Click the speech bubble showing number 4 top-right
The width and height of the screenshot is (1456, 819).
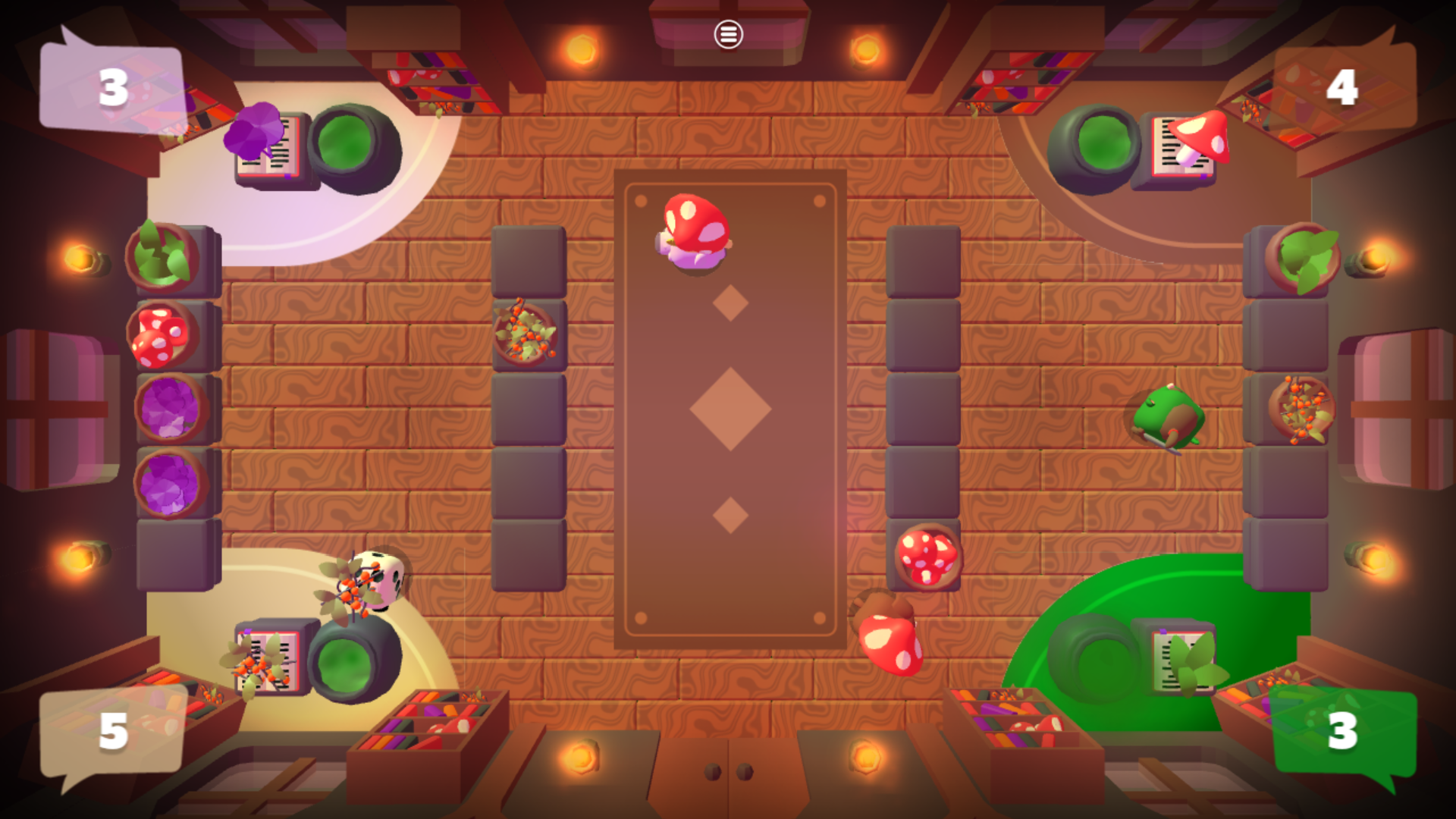1342,87
